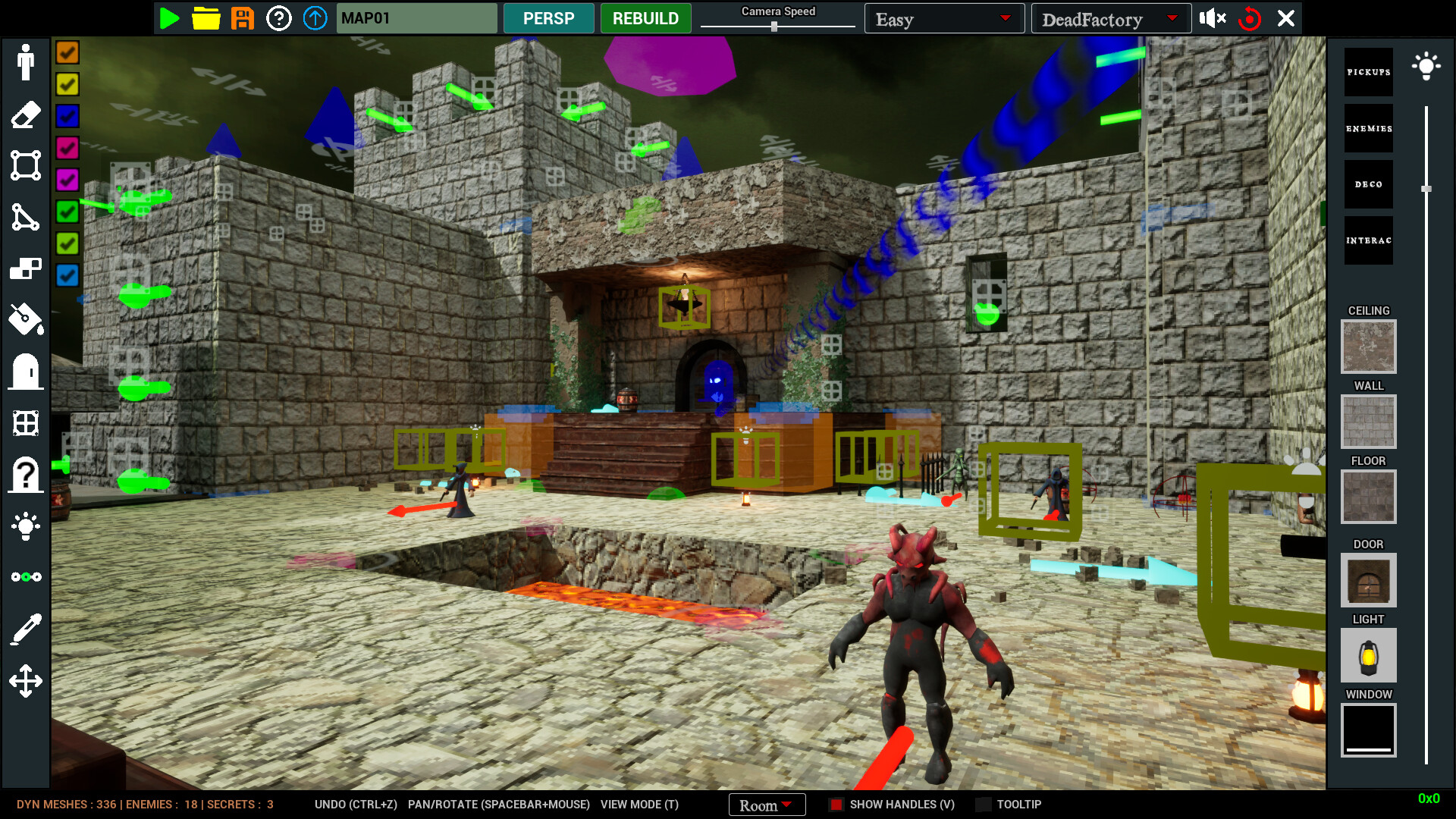Viewport: 1456px width, 819px height.
Task: Open the Easy difficulty dropdown
Action: [944, 18]
